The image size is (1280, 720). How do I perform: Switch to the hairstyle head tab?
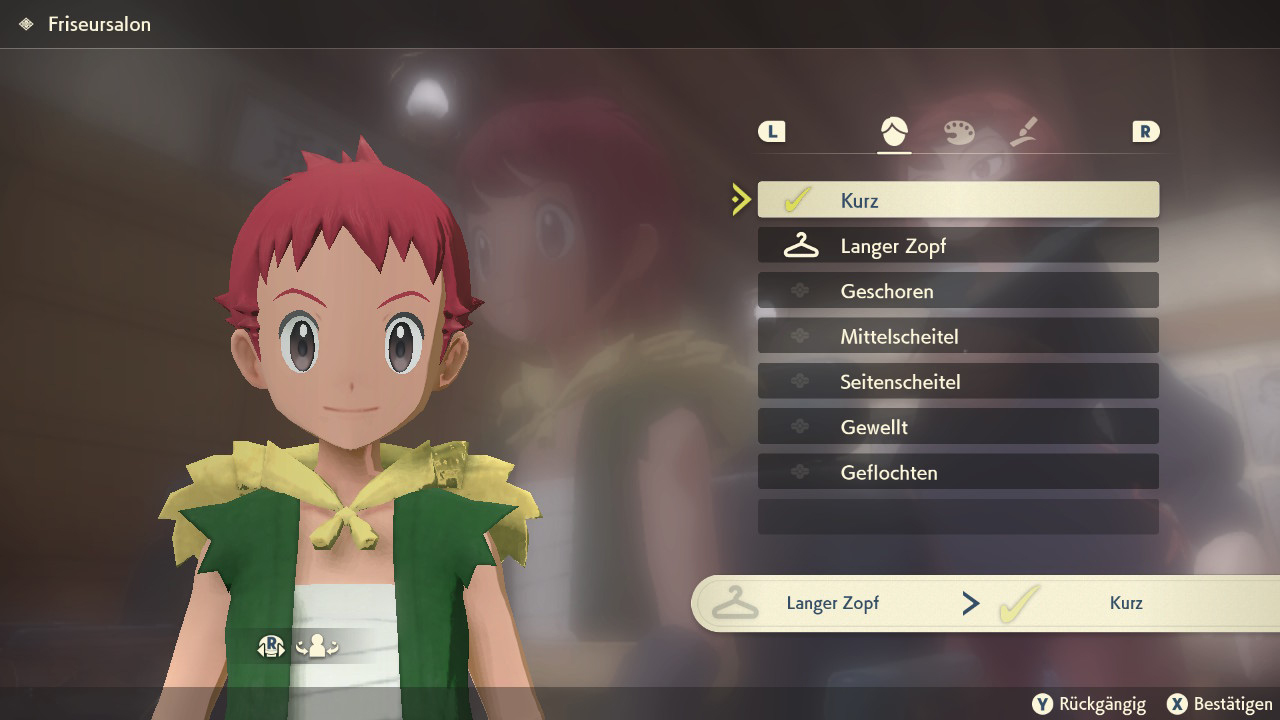click(894, 131)
